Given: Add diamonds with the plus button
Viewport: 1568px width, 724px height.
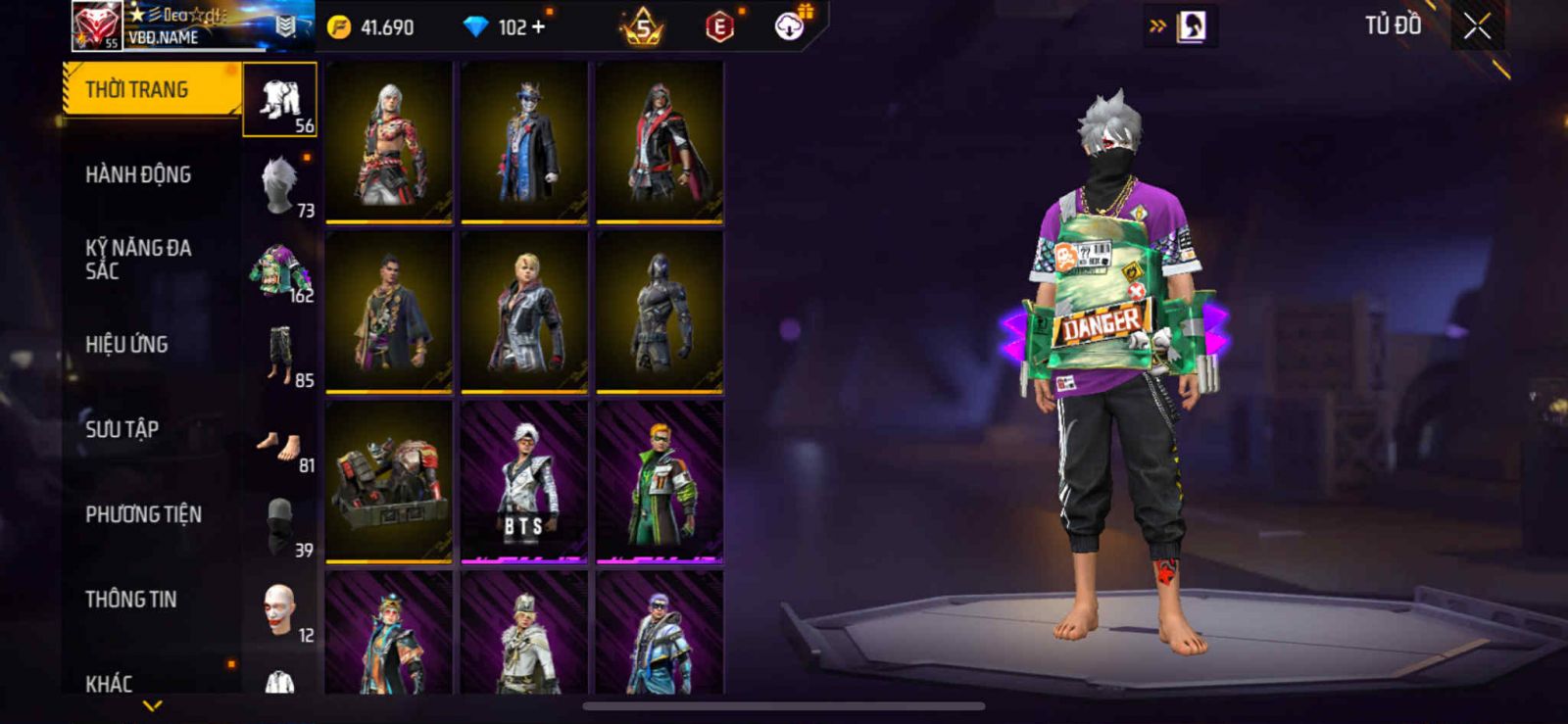Looking at the screenshot, I should point(538,26).
